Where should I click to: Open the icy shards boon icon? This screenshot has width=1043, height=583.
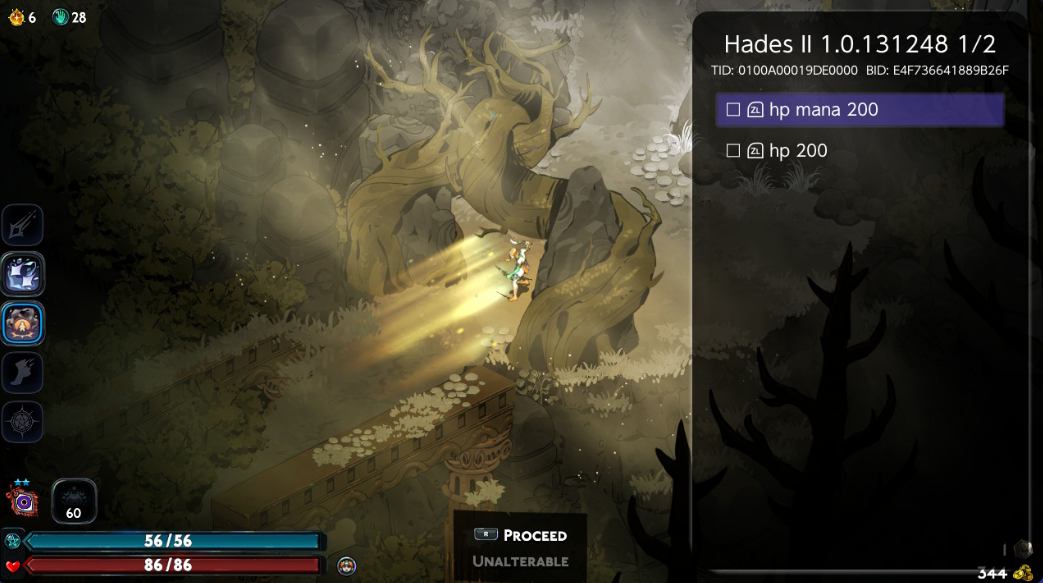click(22, 274)
